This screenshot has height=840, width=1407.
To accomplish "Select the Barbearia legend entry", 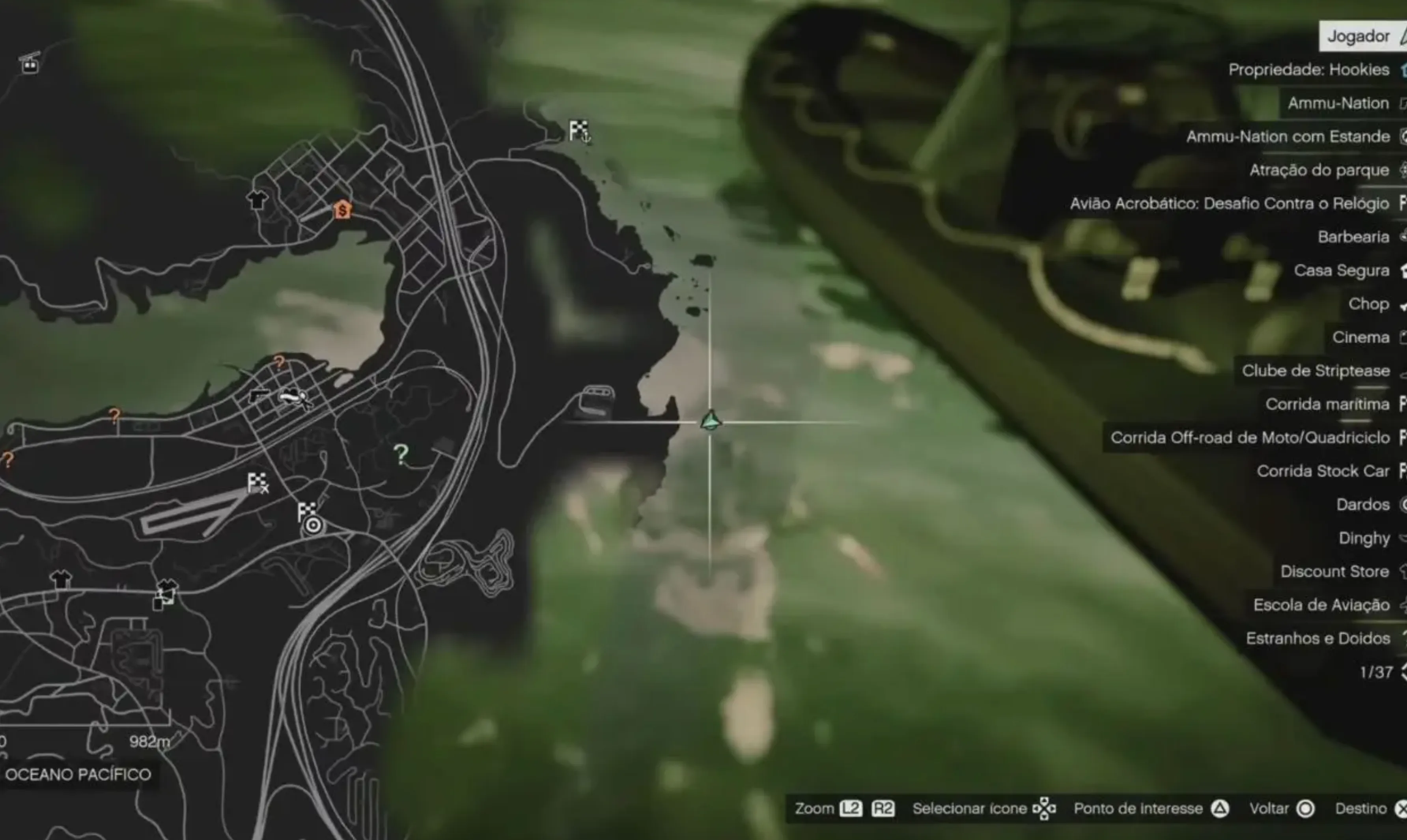I will [1353, 237].
